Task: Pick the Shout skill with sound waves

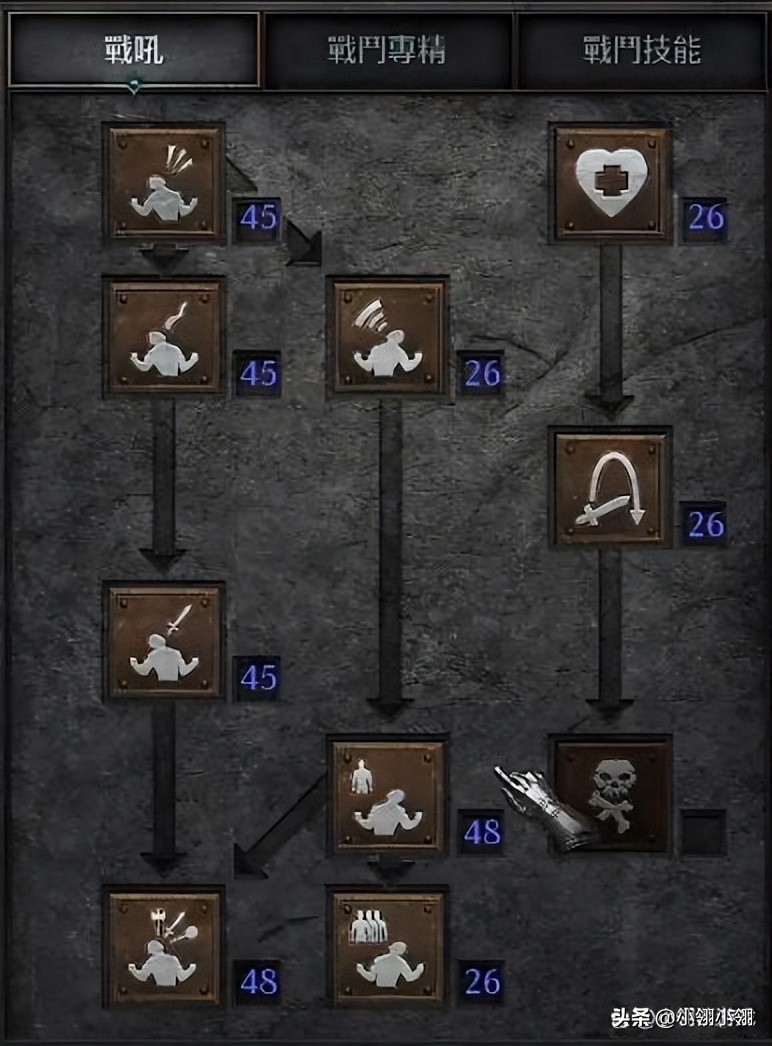Action: (x=388, y=337)
